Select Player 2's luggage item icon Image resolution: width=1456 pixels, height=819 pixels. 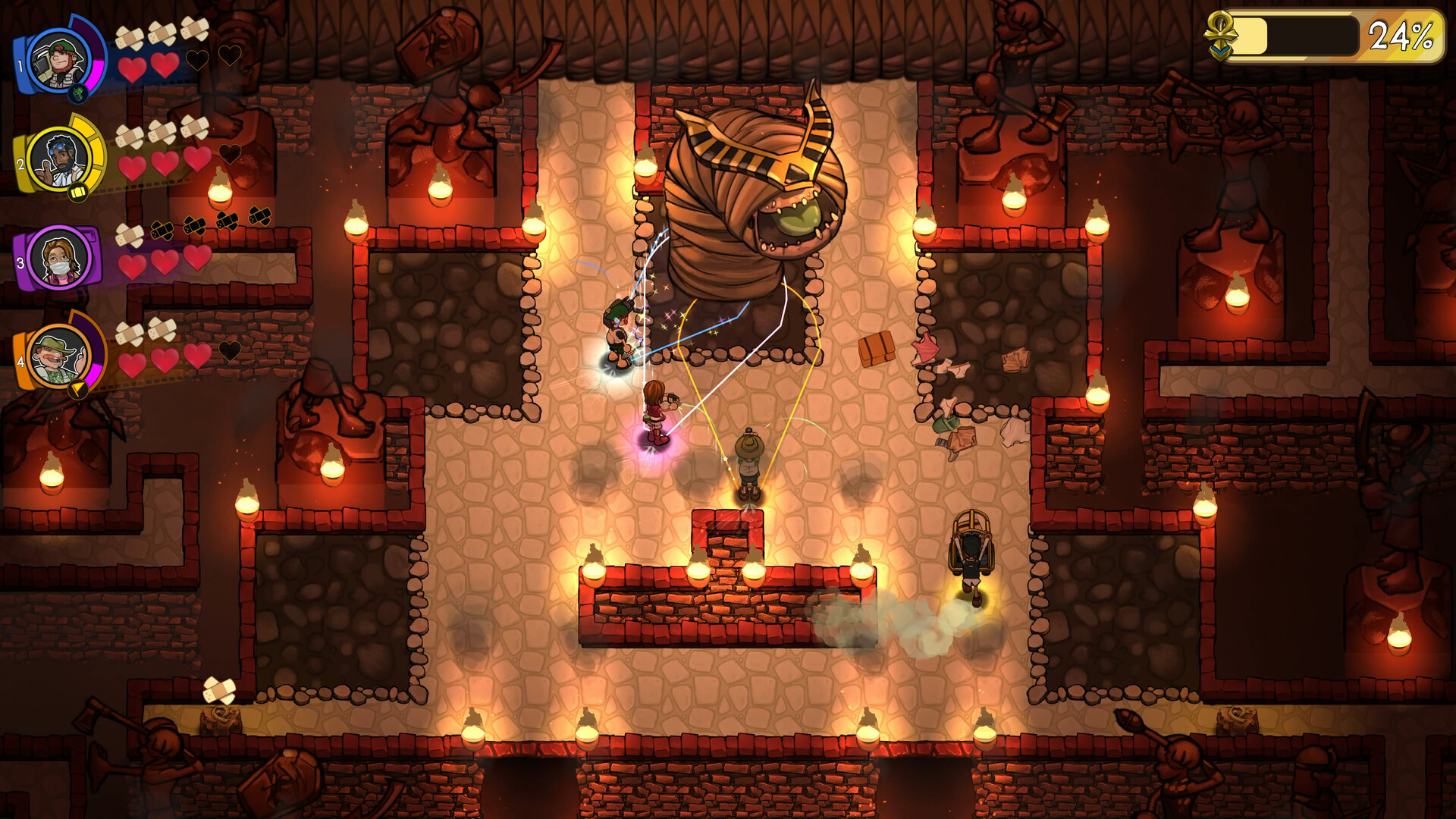tap(78, 192)
